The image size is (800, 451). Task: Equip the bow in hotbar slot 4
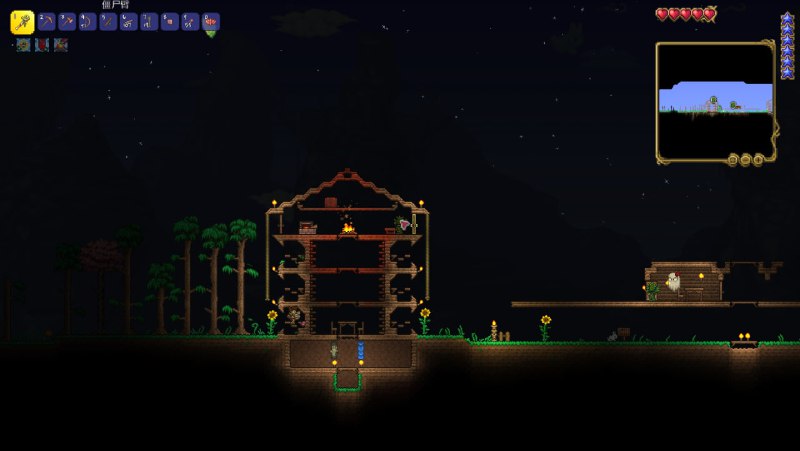[x=88, y=21]
